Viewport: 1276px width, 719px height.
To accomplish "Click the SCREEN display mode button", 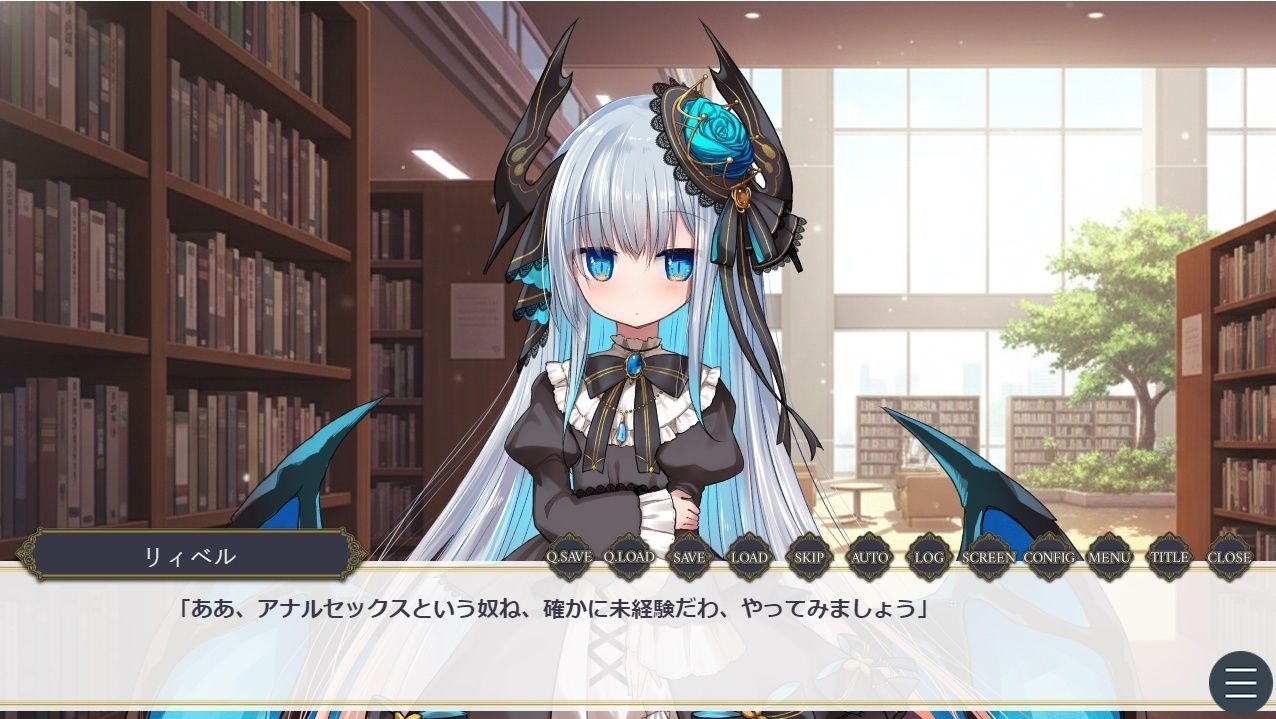I will (x=989, y=557).
